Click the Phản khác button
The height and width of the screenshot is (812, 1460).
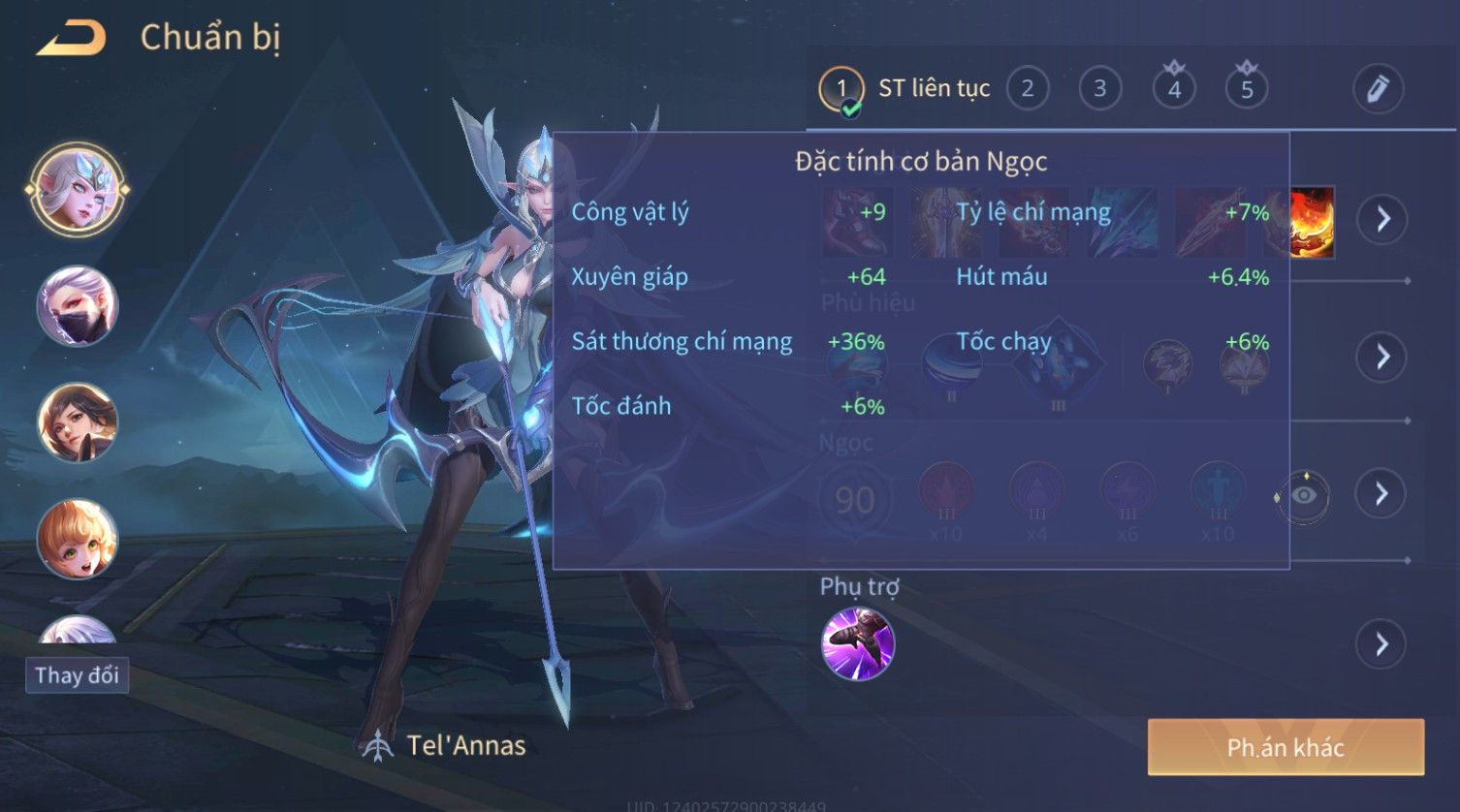click(x=1285, y=747)
